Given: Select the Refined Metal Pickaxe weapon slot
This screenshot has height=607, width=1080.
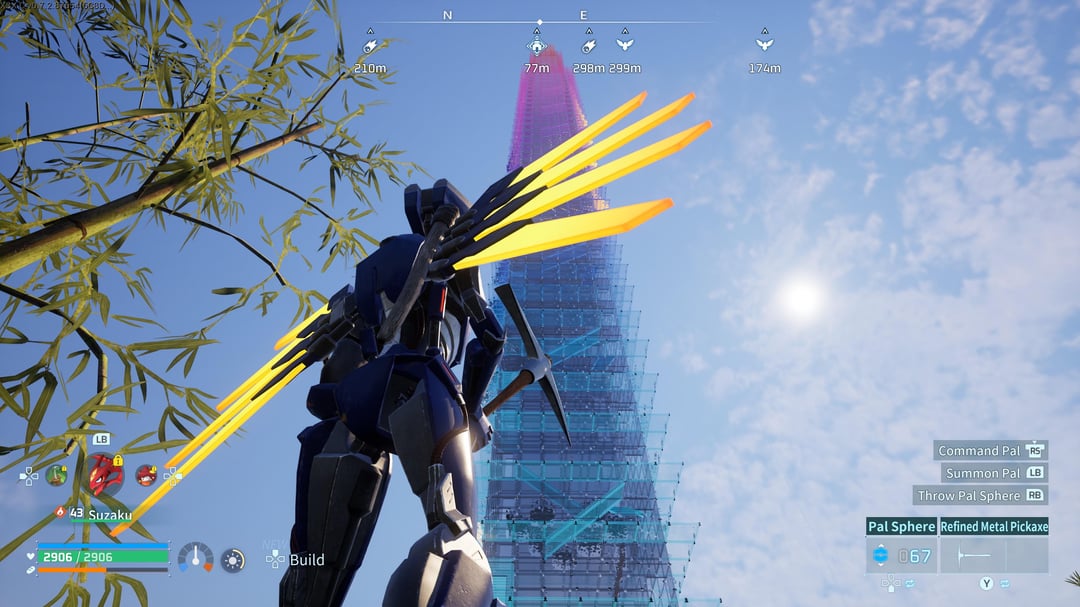Looking at the screenshot, I should 994,555.
